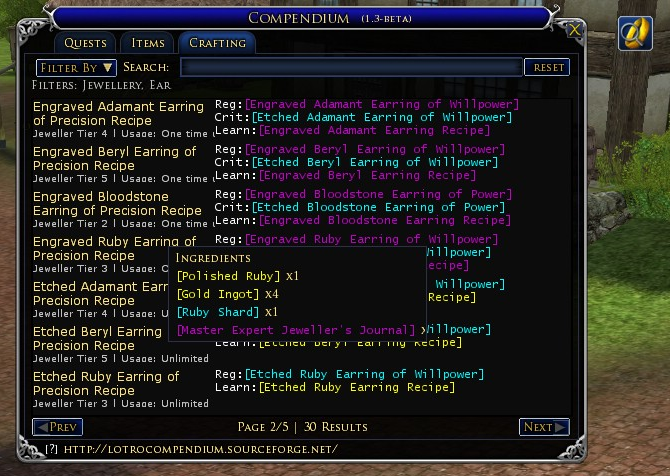Image resolution: width=670 pixels, height=476 pixels.
Task: Select the Crafting tab
Action: click(216, 43)
